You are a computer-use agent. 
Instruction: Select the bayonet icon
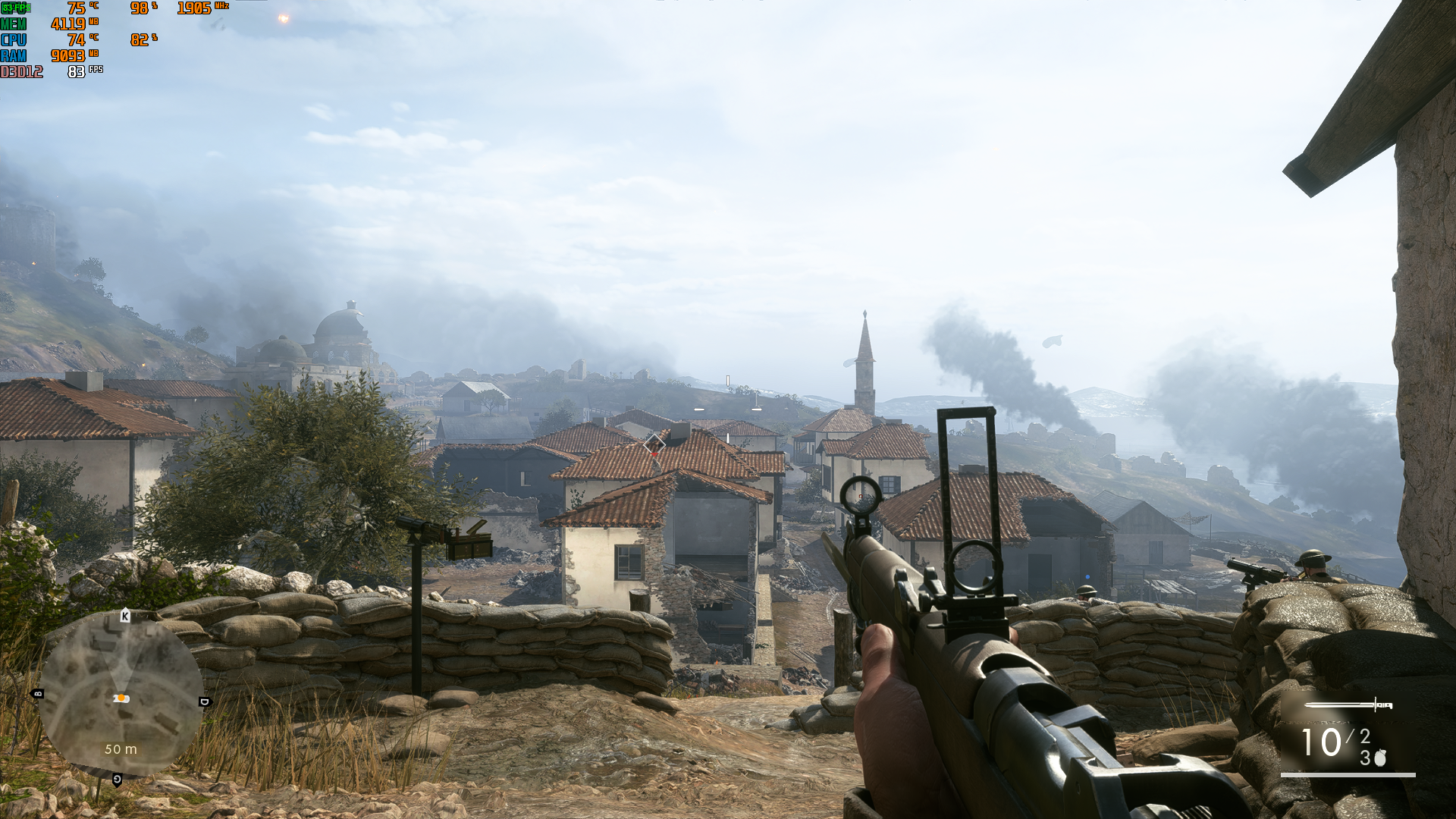1348,706
